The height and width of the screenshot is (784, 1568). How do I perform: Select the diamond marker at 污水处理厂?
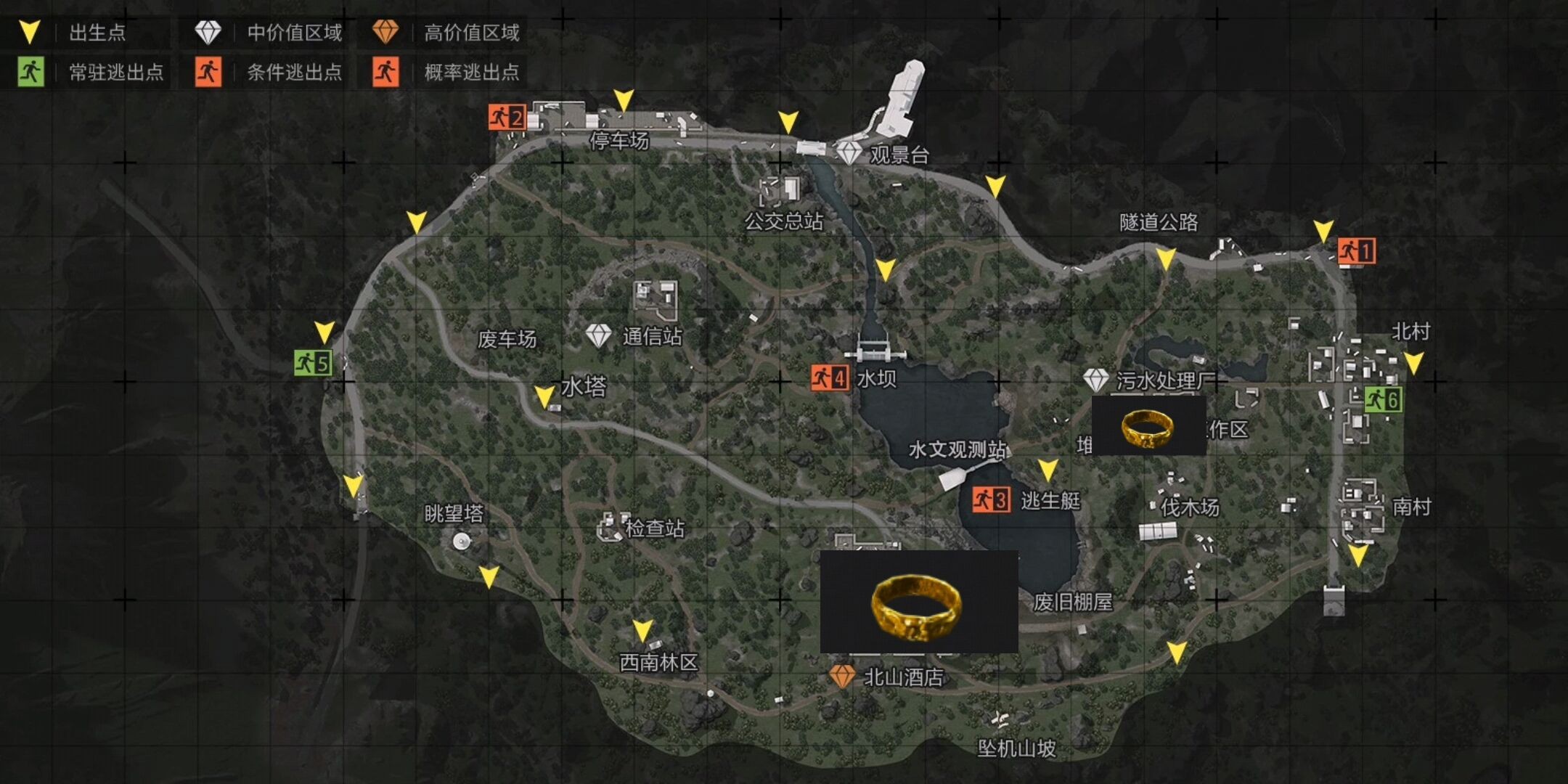[x=1095, y=380]
